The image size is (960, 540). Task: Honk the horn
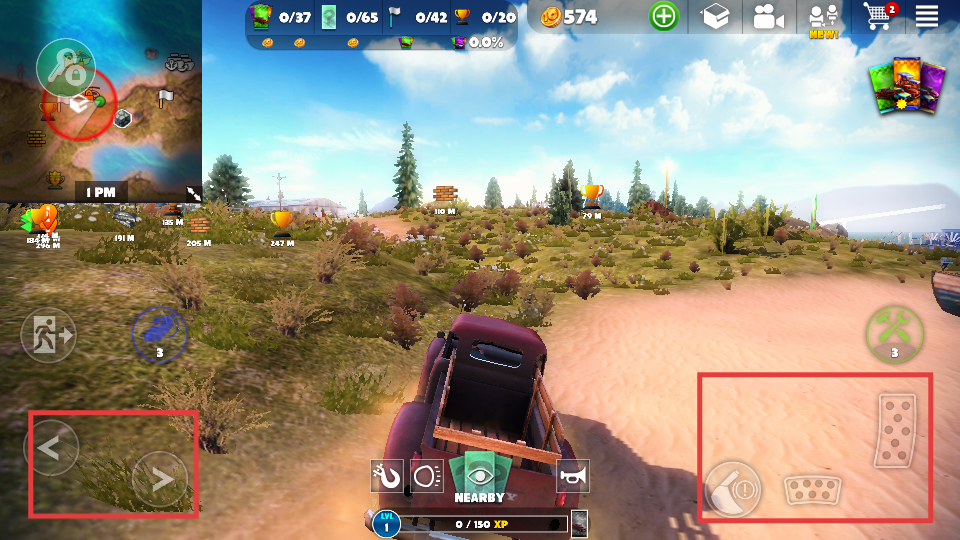click(x=573, y=476)
